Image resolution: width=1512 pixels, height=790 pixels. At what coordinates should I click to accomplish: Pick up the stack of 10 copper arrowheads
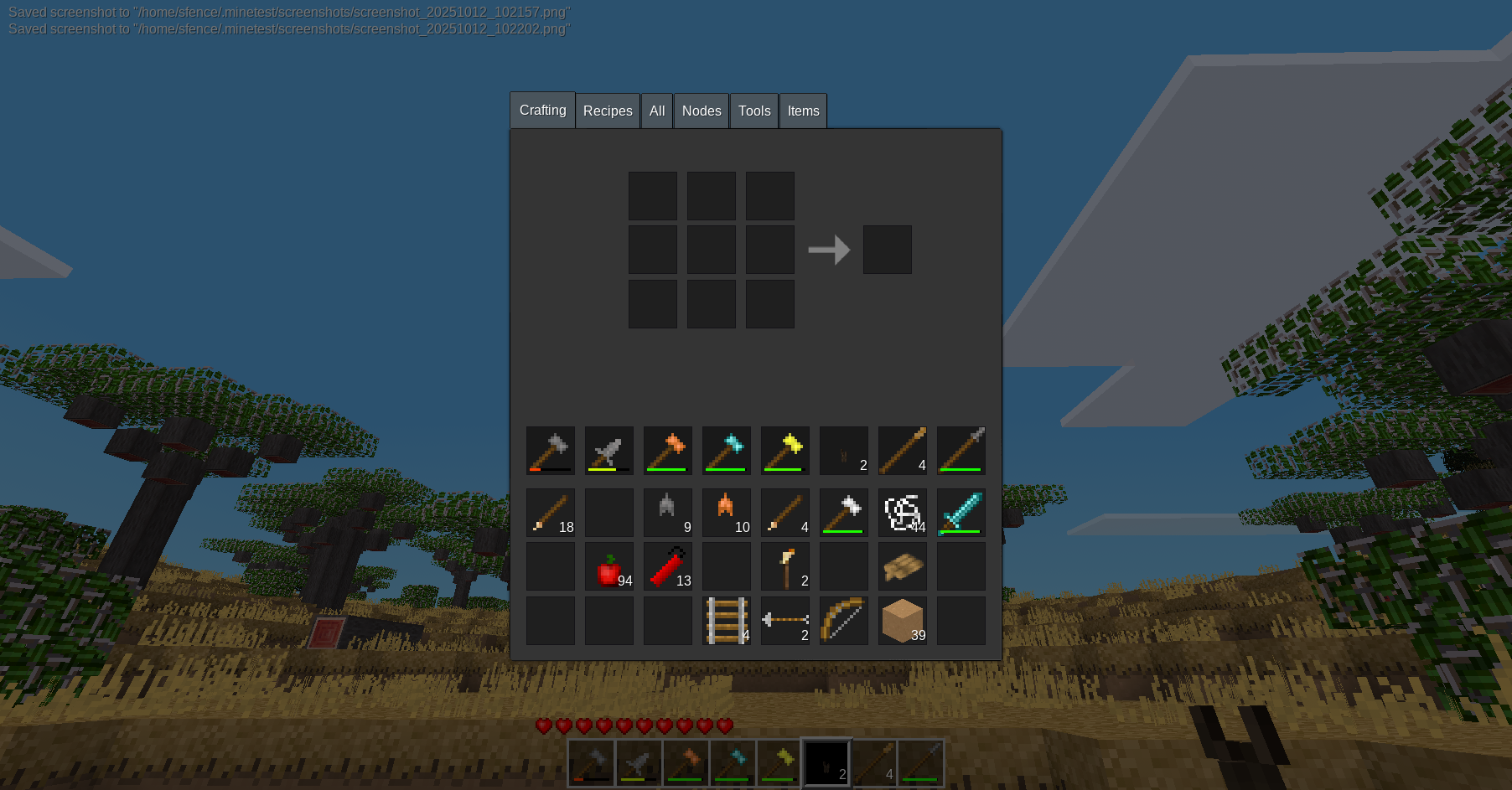(x=727, y=513)
